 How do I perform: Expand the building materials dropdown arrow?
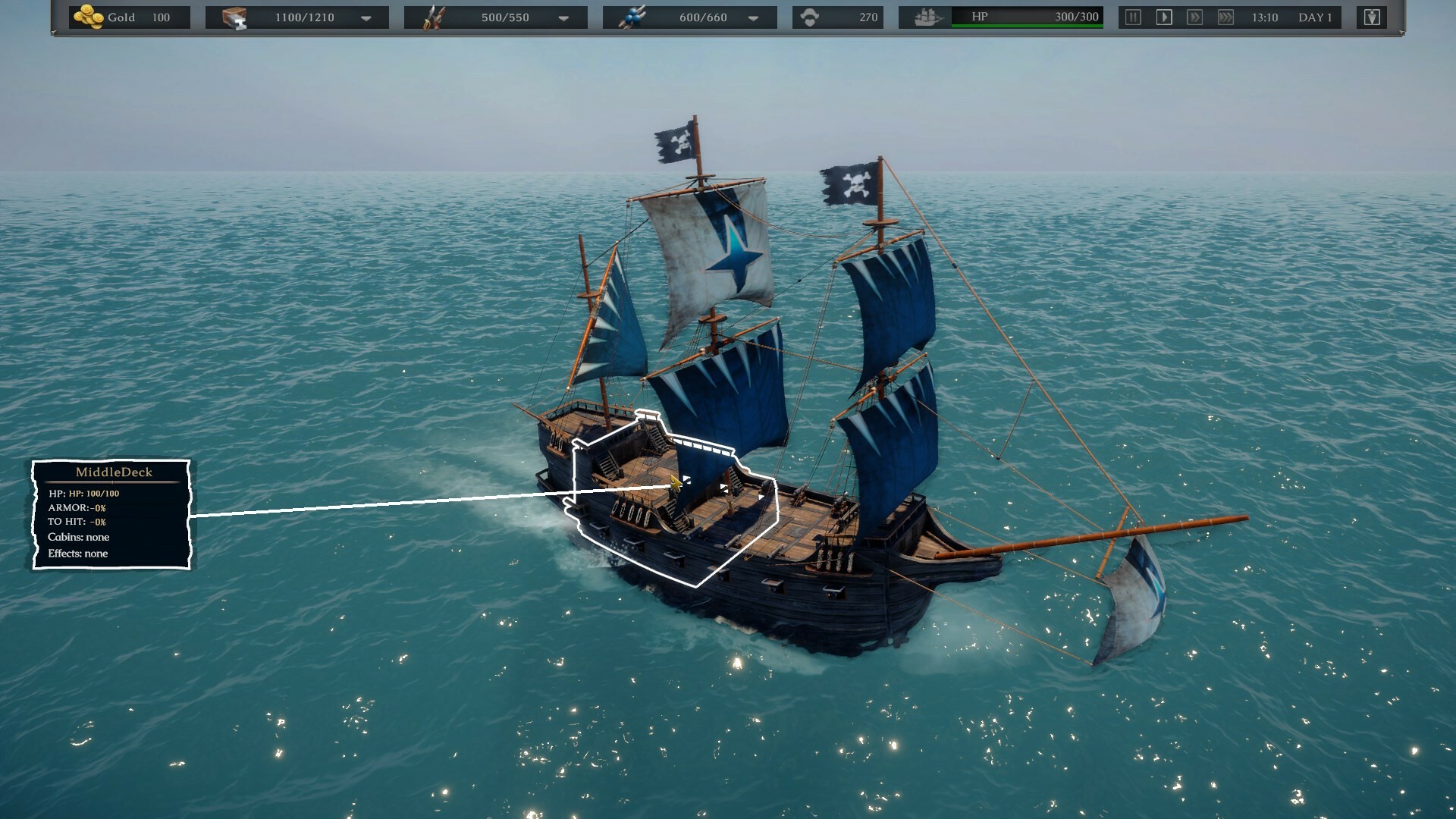click(366, 18)
